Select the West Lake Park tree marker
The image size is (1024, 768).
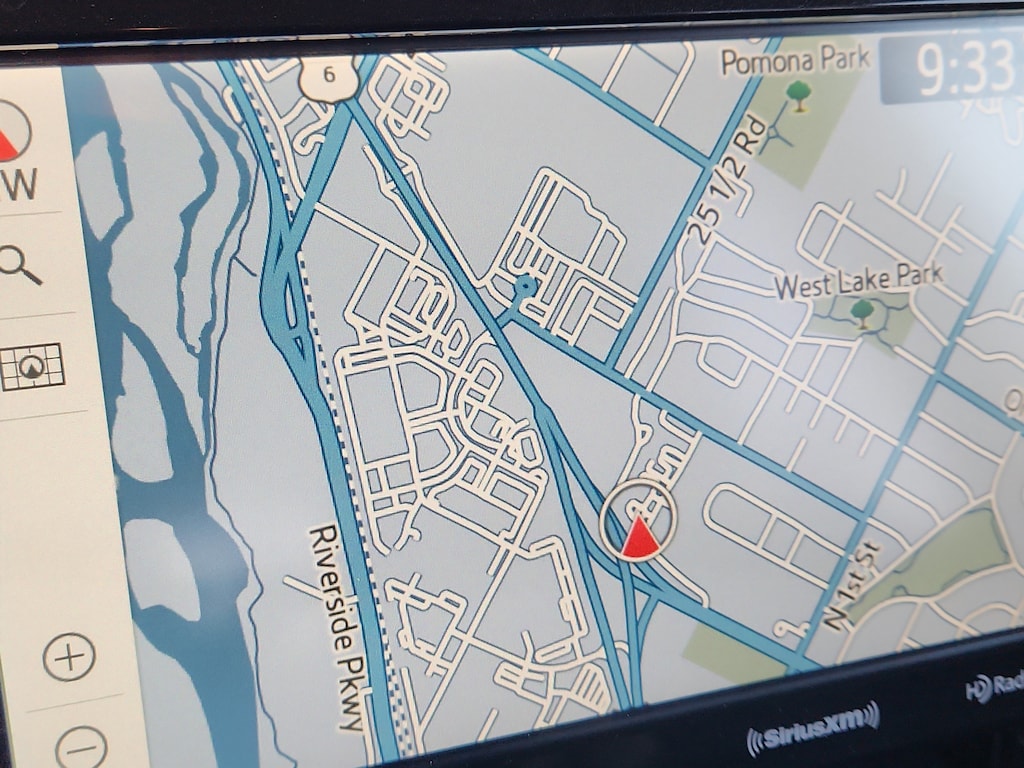862,313
